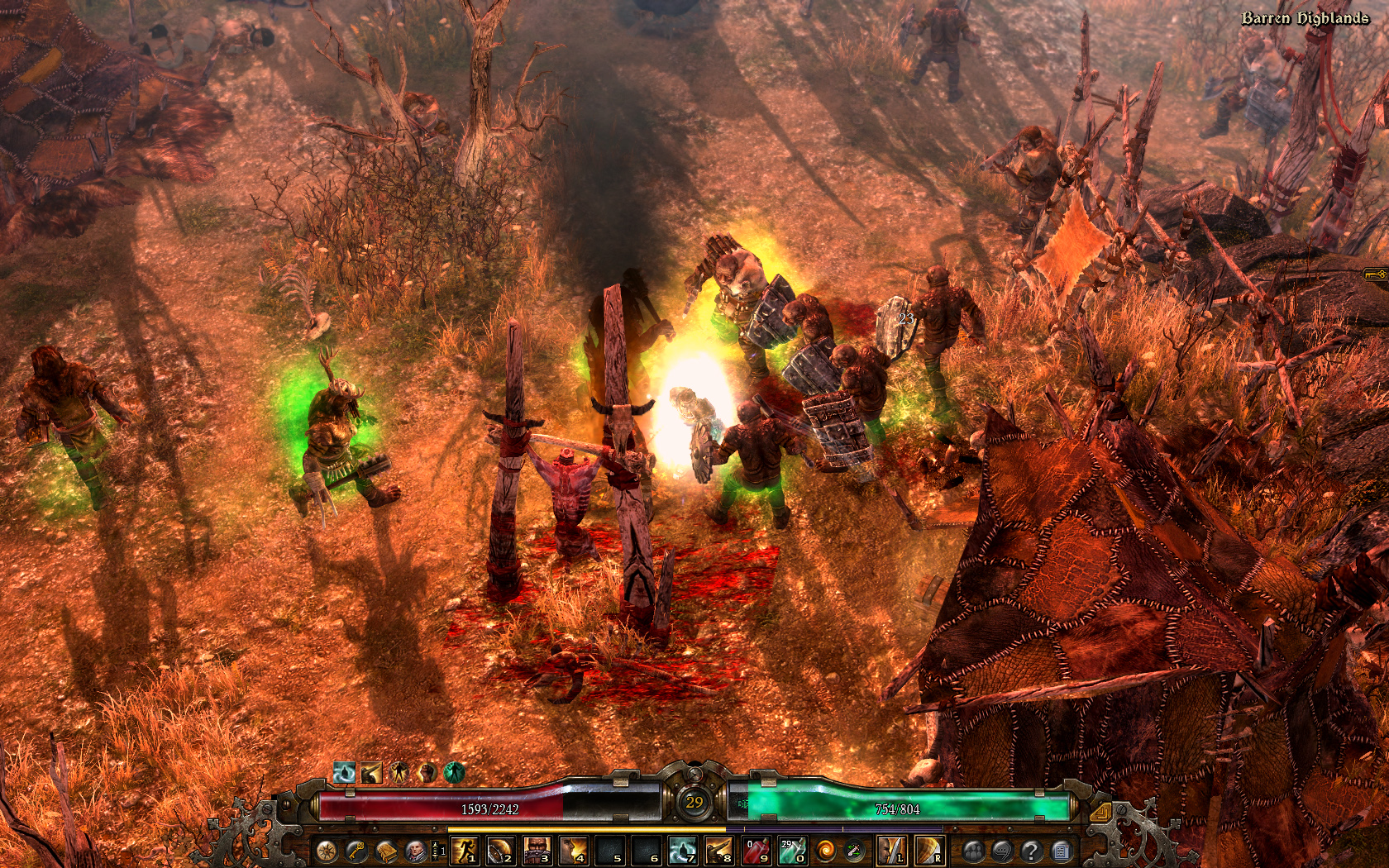
Task: Select the right mouse button slash skill
Action: (928, 850)
